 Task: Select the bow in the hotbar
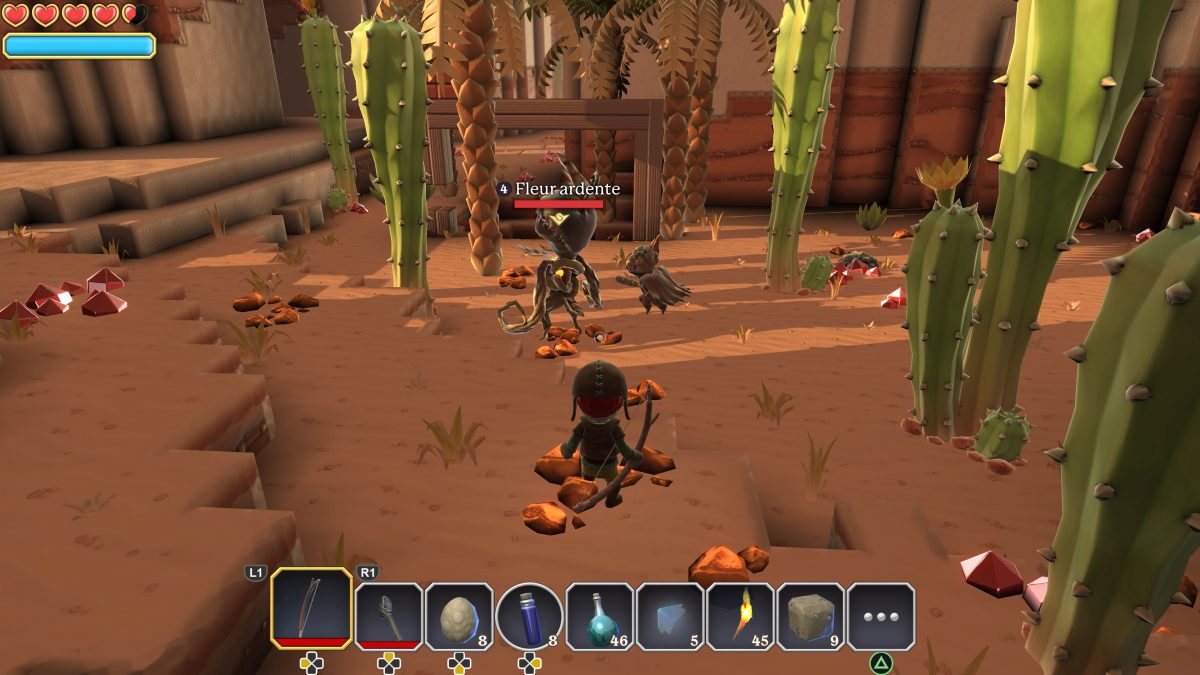[311, 608]
